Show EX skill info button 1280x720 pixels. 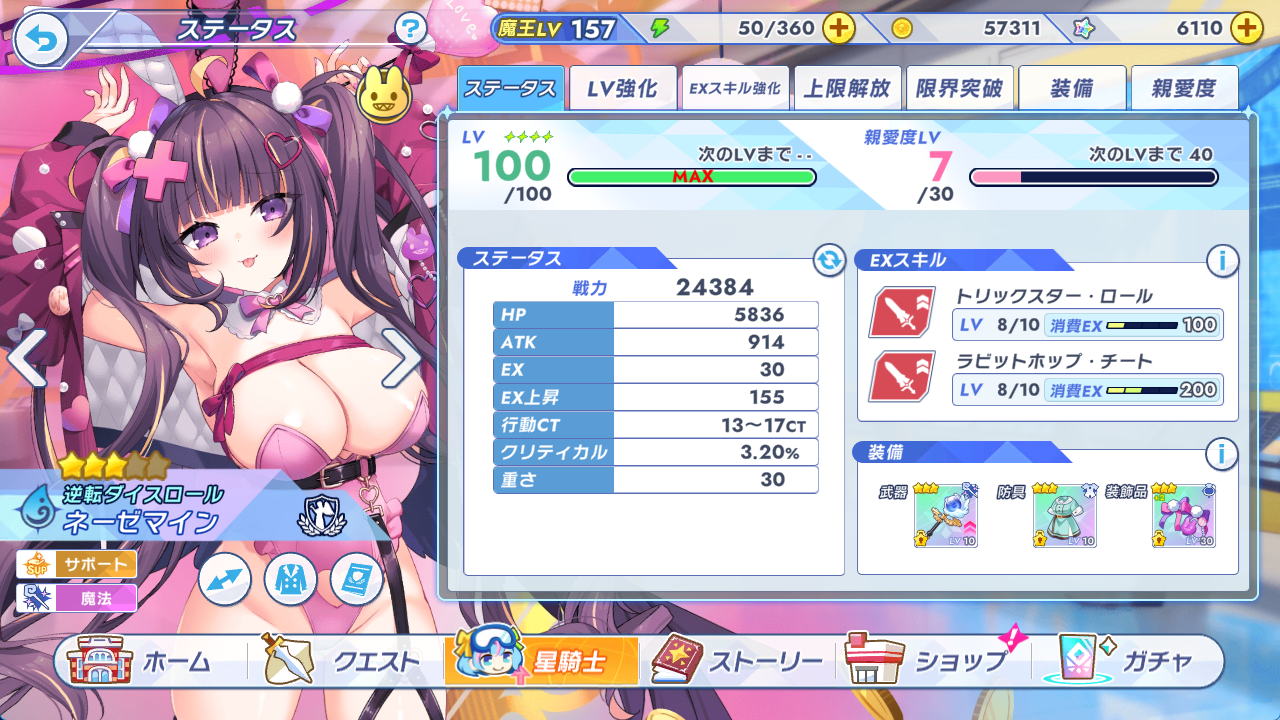point(1221,261)
